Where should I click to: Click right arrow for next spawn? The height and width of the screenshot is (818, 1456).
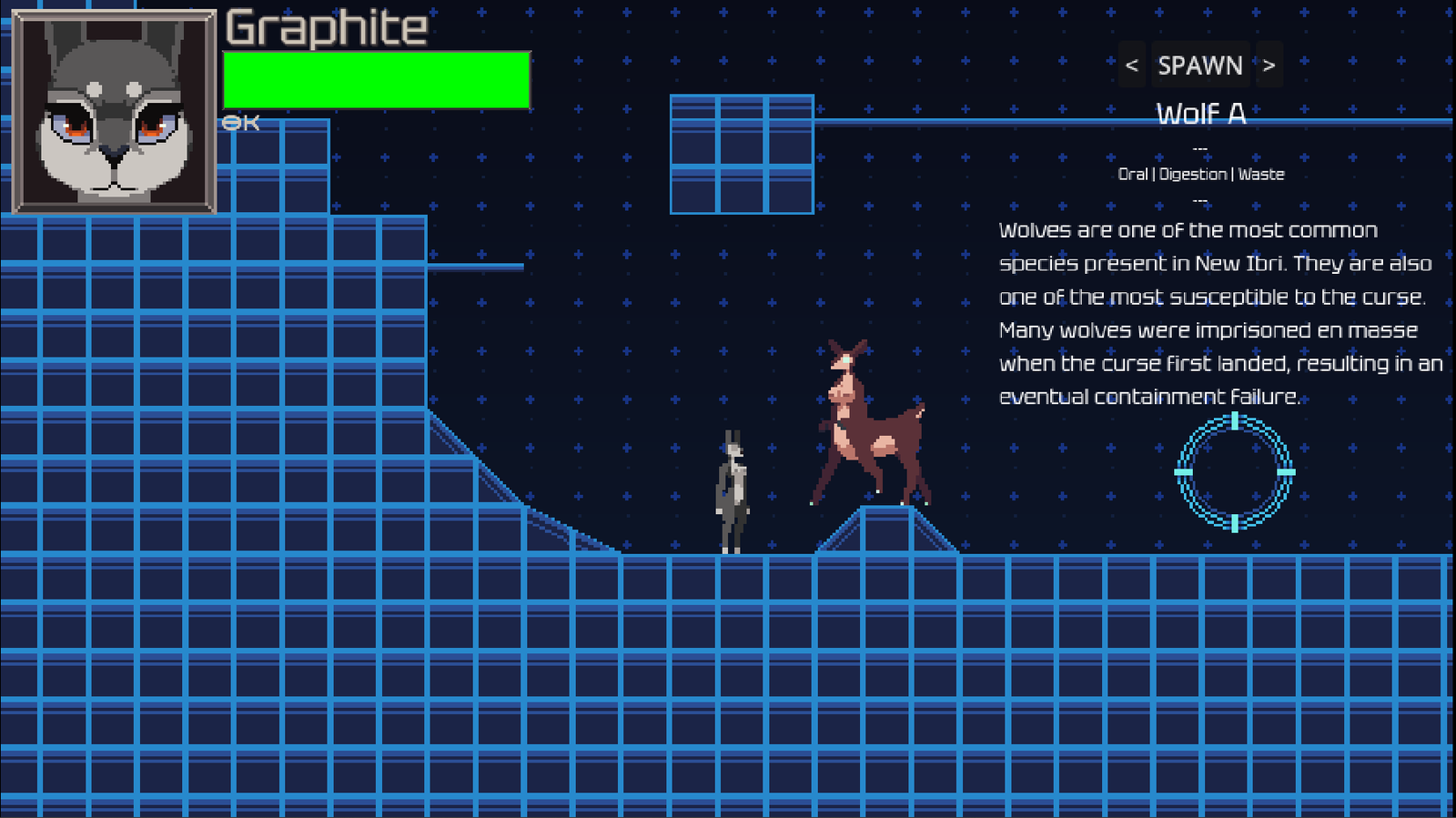[x=1269, y=65]
